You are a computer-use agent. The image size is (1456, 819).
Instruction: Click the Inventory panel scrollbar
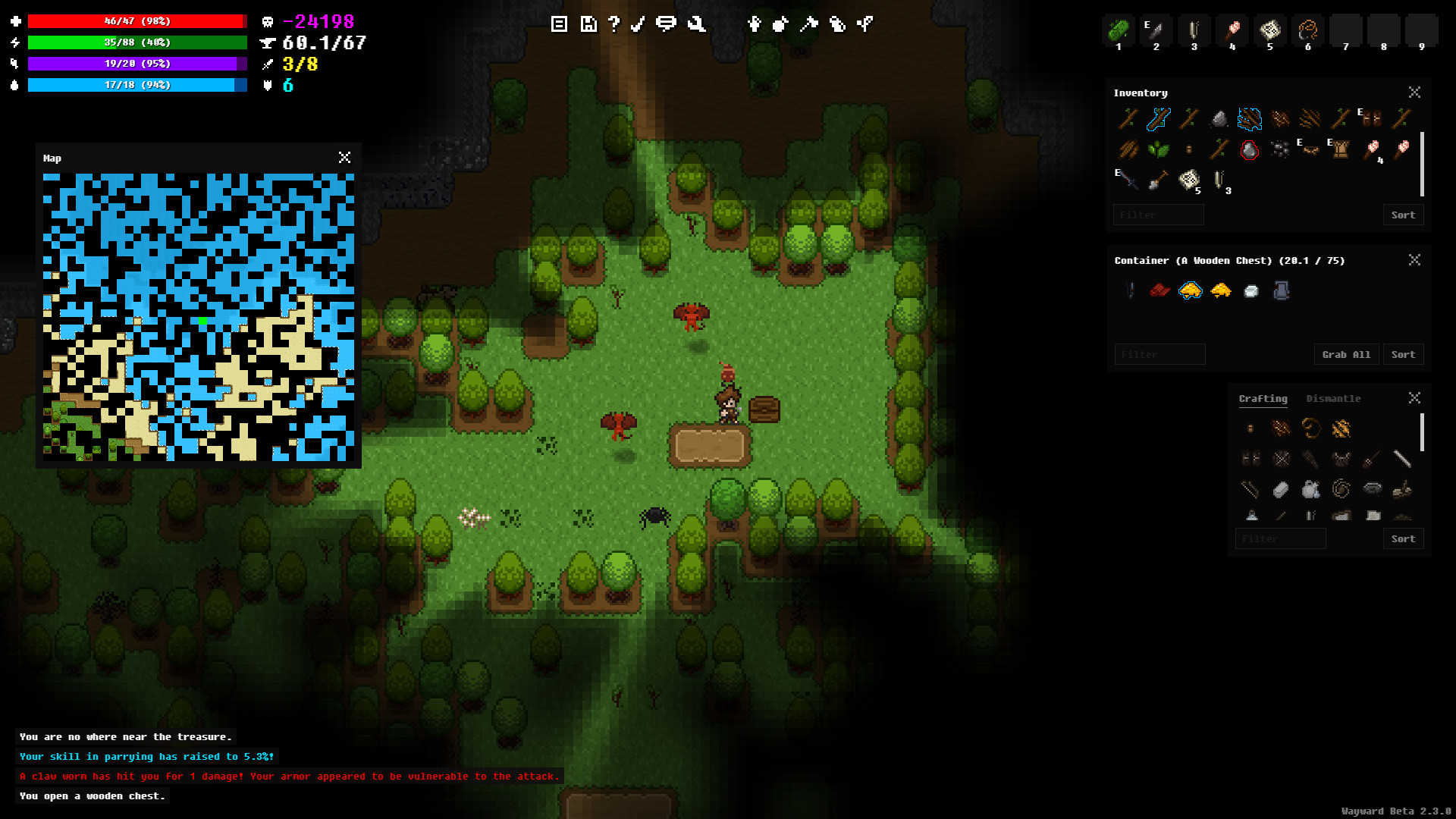(x=1420, y=163)
